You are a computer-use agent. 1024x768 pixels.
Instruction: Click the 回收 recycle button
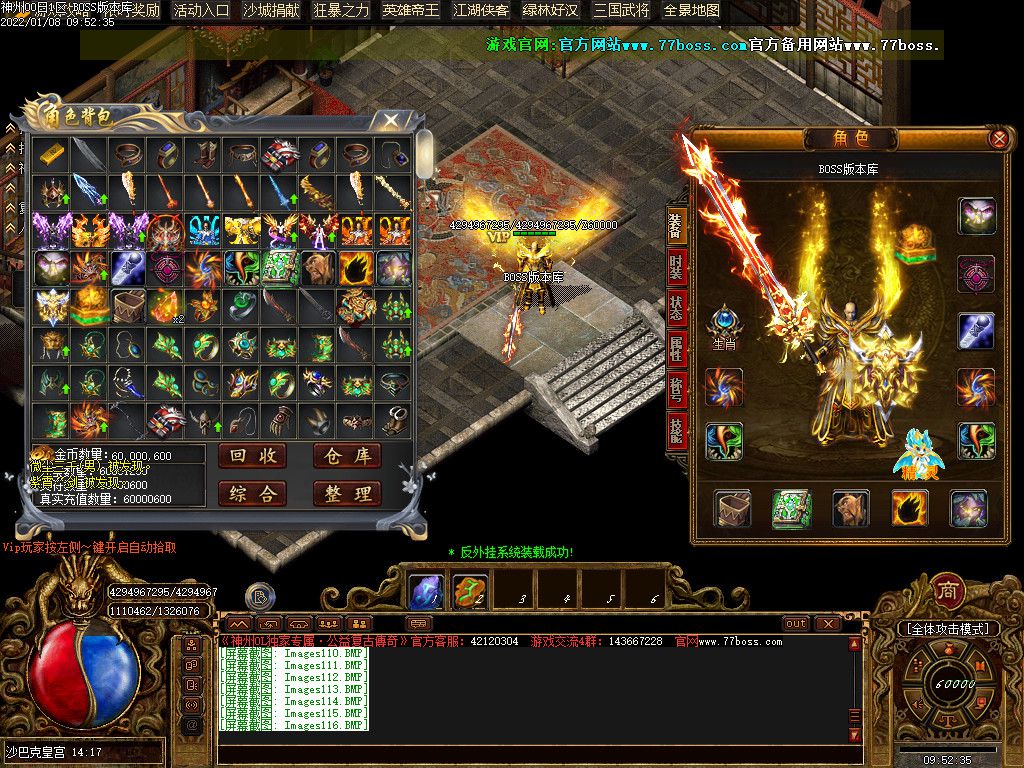point(251,456)
